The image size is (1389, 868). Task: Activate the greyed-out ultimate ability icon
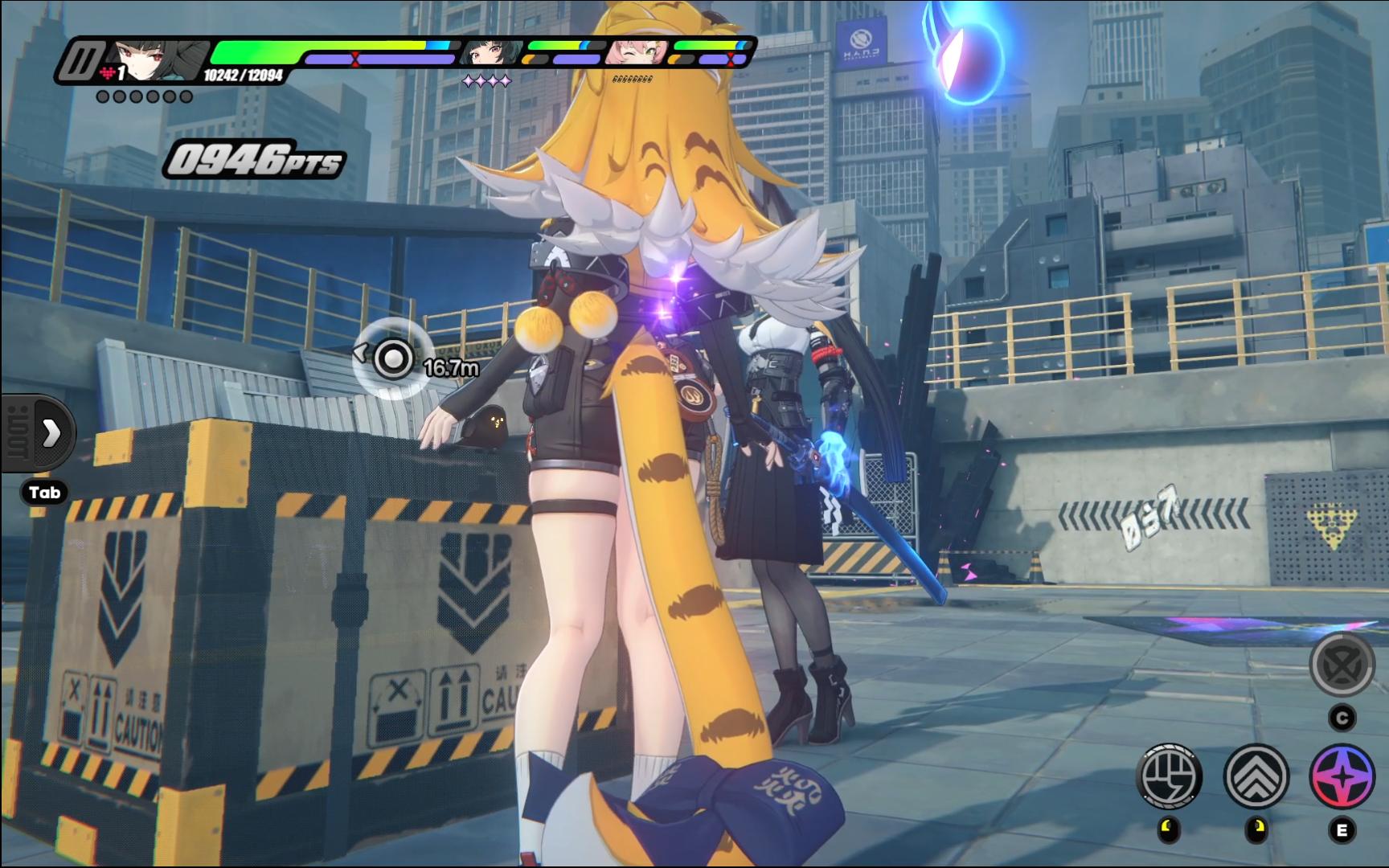1342,665
